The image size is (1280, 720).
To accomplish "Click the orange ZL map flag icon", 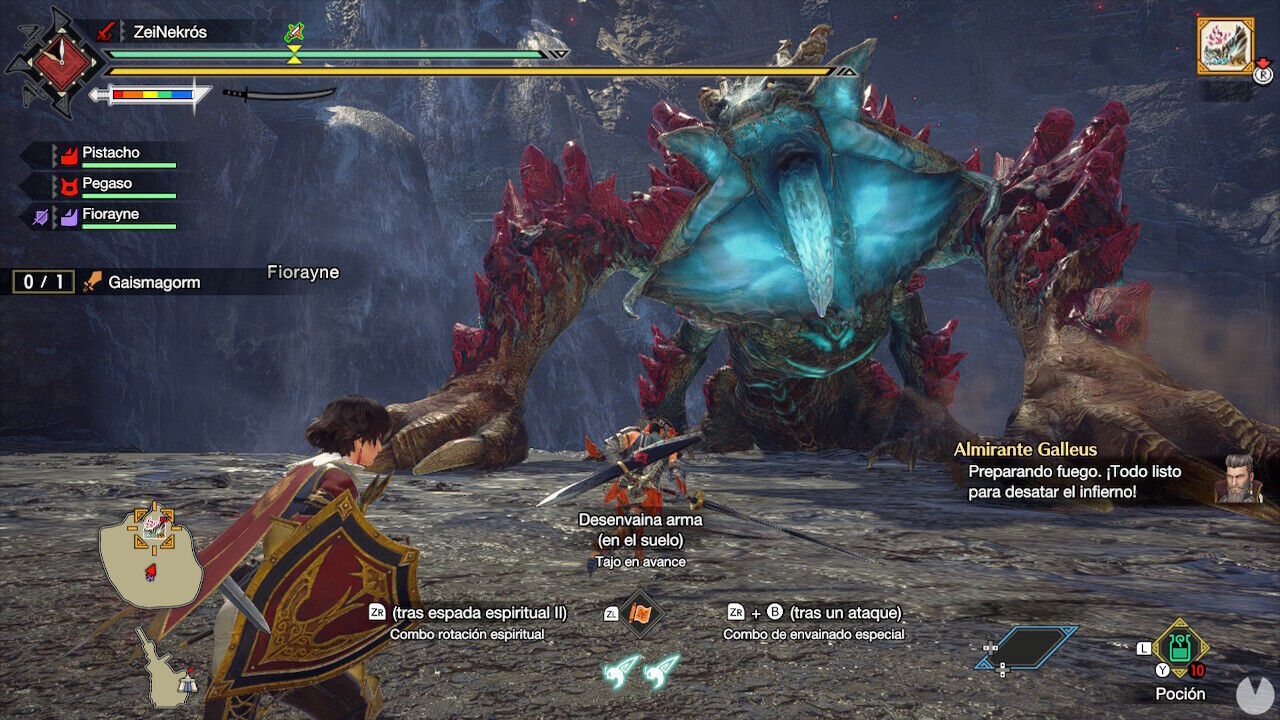I will coord(640,615).
